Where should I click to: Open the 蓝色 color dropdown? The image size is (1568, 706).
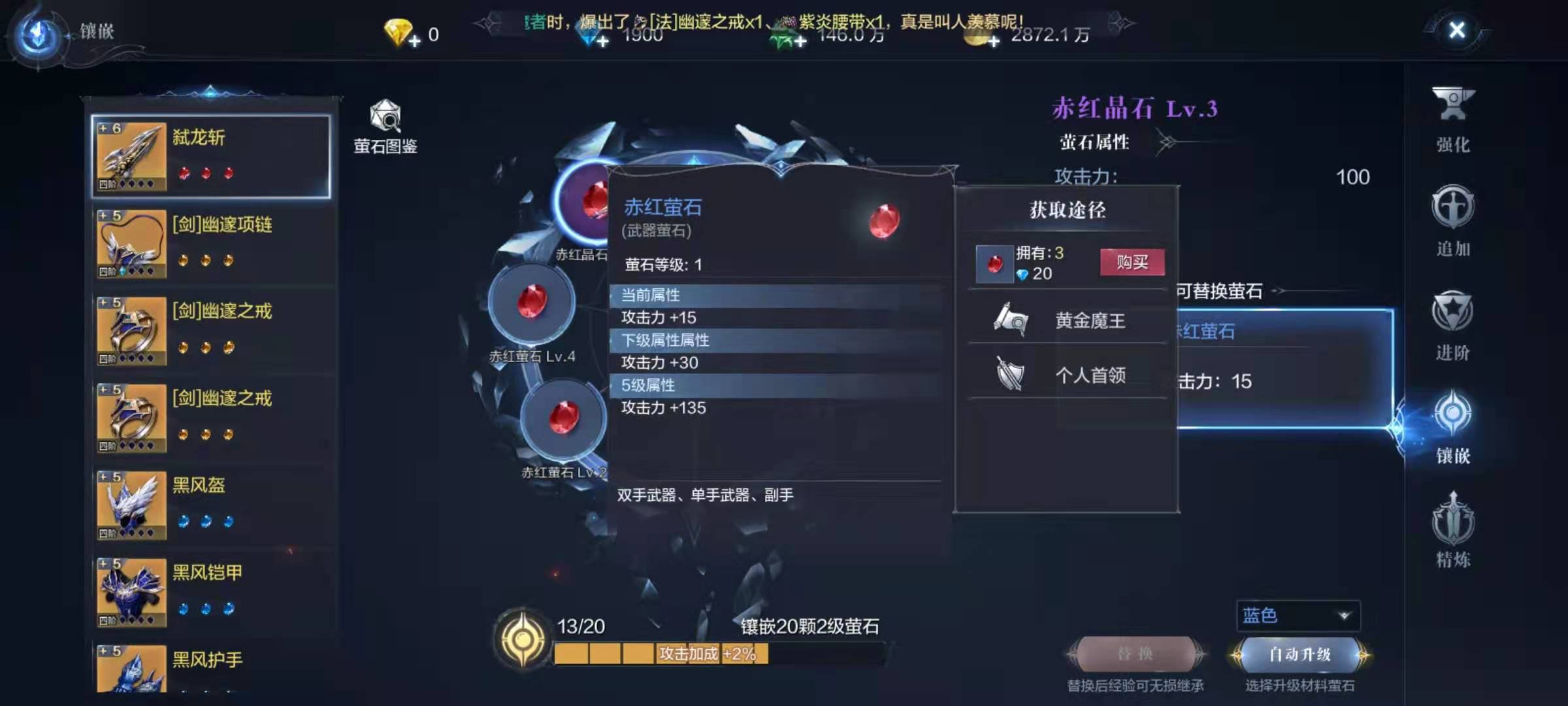[x=1299, y=615]
